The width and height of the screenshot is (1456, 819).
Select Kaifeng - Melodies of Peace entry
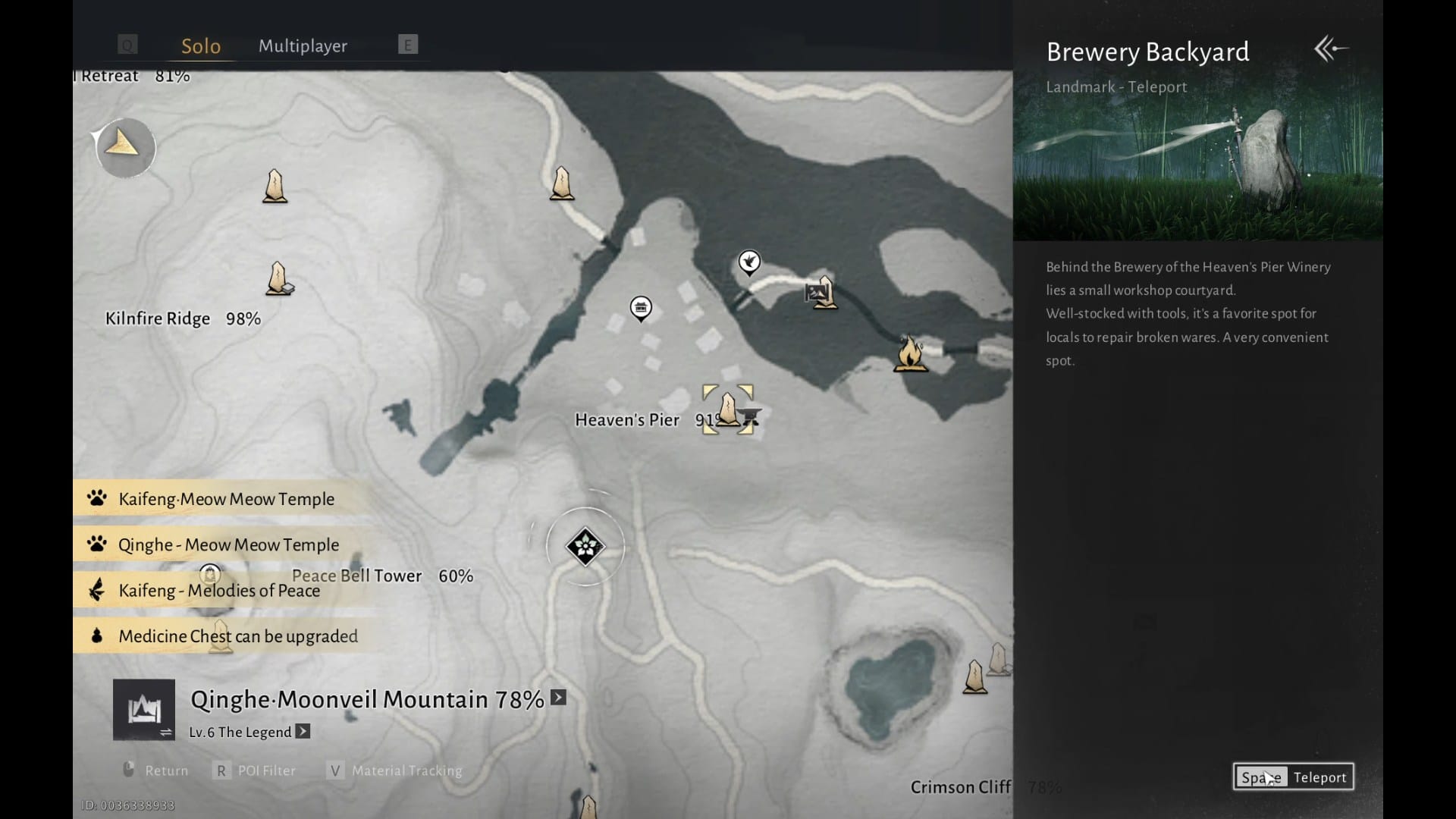(218, 591)
